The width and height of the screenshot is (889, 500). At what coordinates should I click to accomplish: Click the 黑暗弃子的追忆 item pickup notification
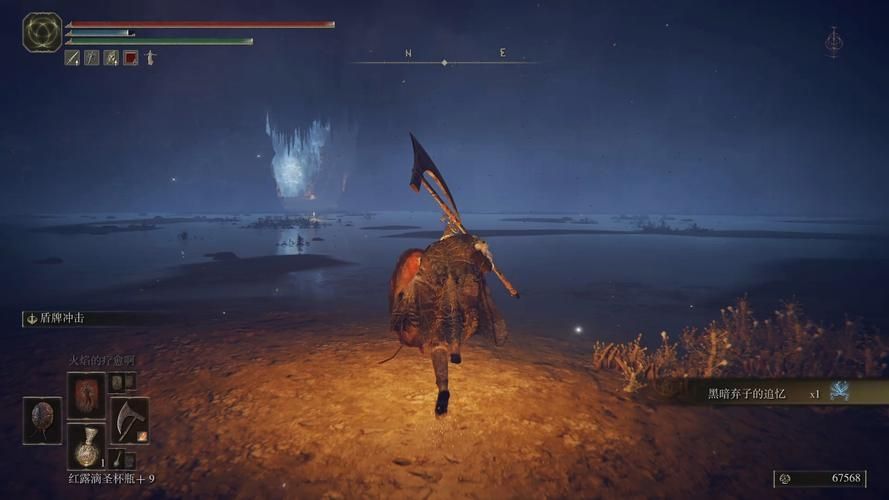[x=760, y=393]
